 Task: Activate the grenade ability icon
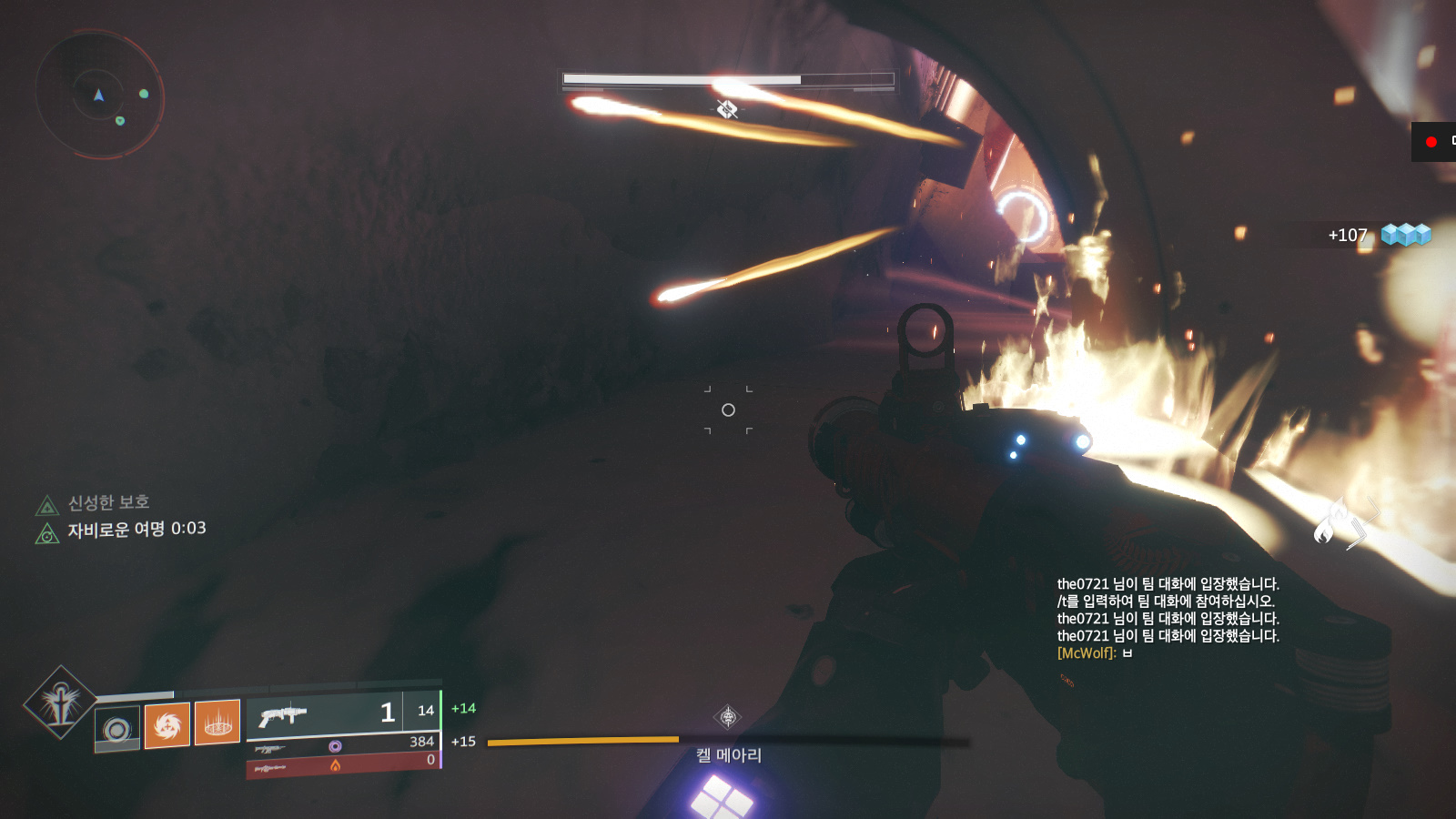pyautogui.click(x=117, y=728)
